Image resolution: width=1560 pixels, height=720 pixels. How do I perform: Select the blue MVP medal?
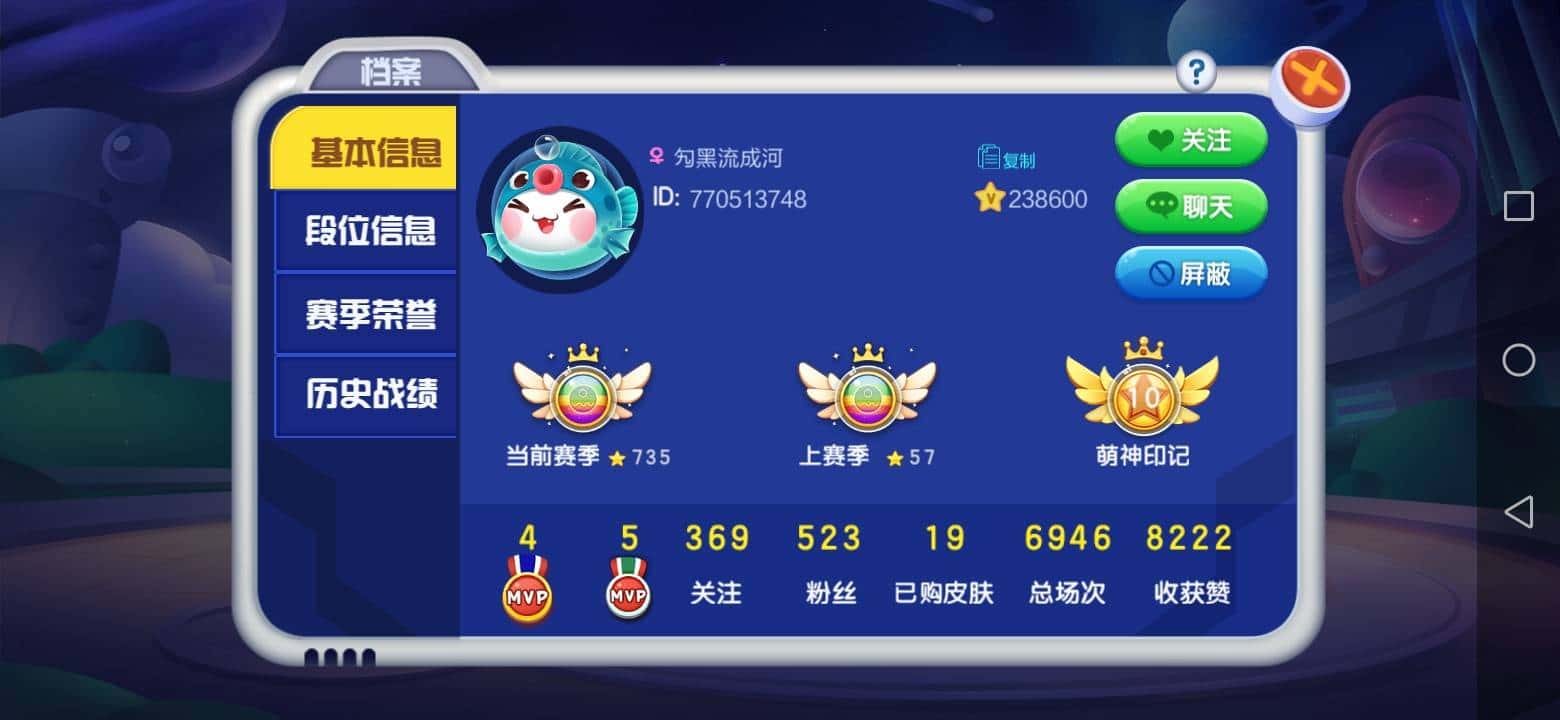(527, 590)
